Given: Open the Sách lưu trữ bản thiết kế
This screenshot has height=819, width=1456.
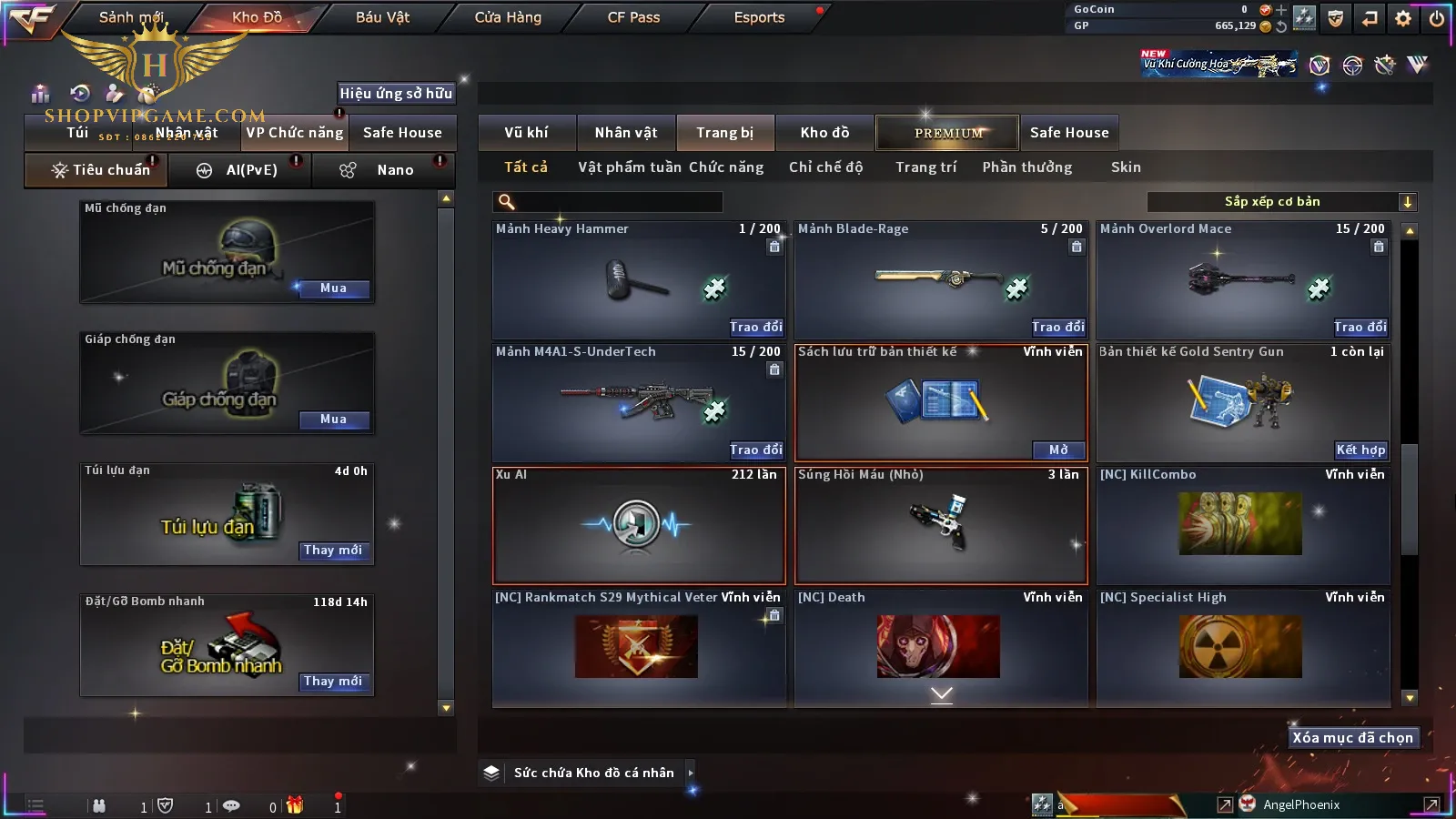Looking at the screenshot, I should click(1058, 450).
